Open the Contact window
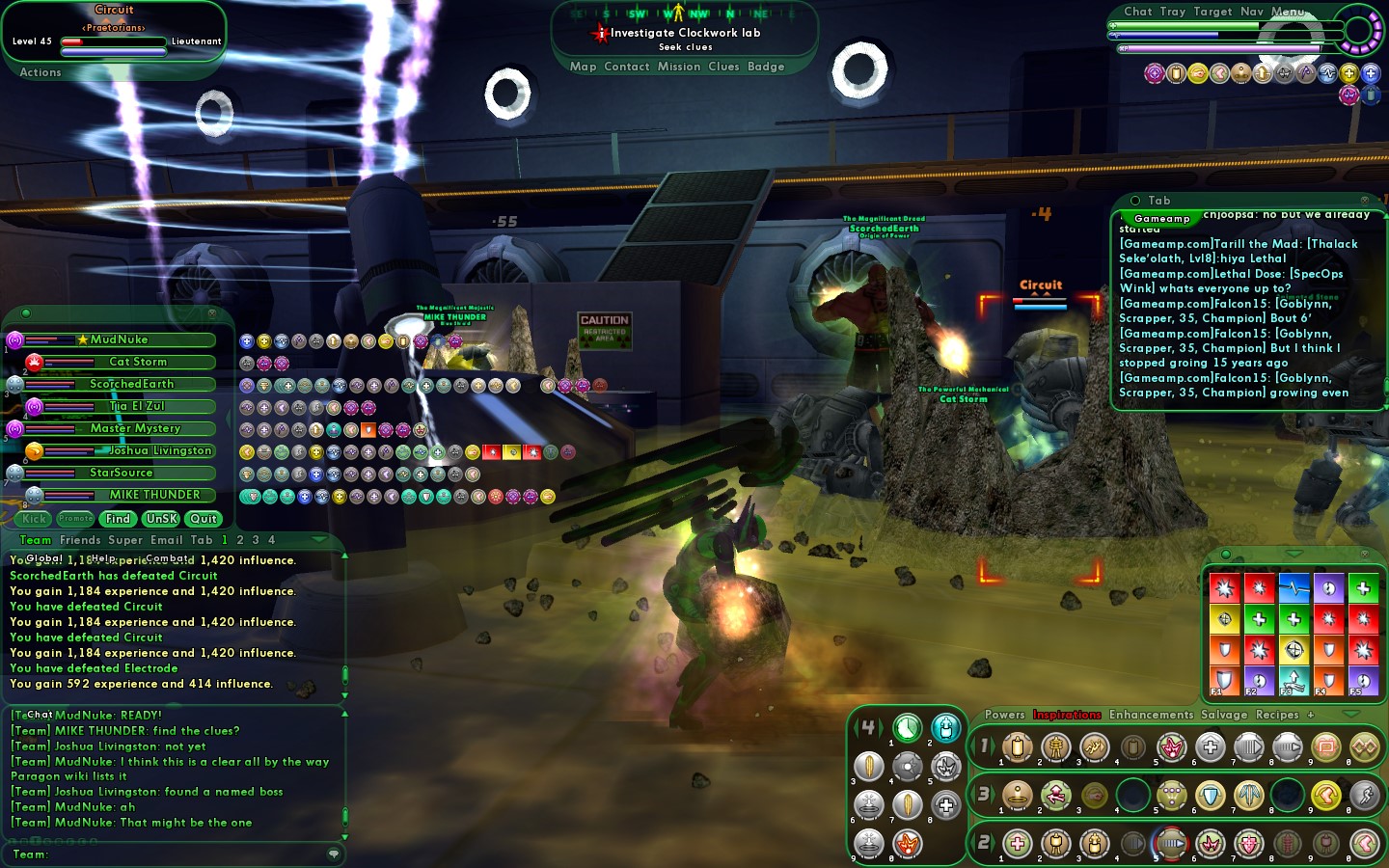The width and height of the screenshot is (1389, 868). coord(626,67)
